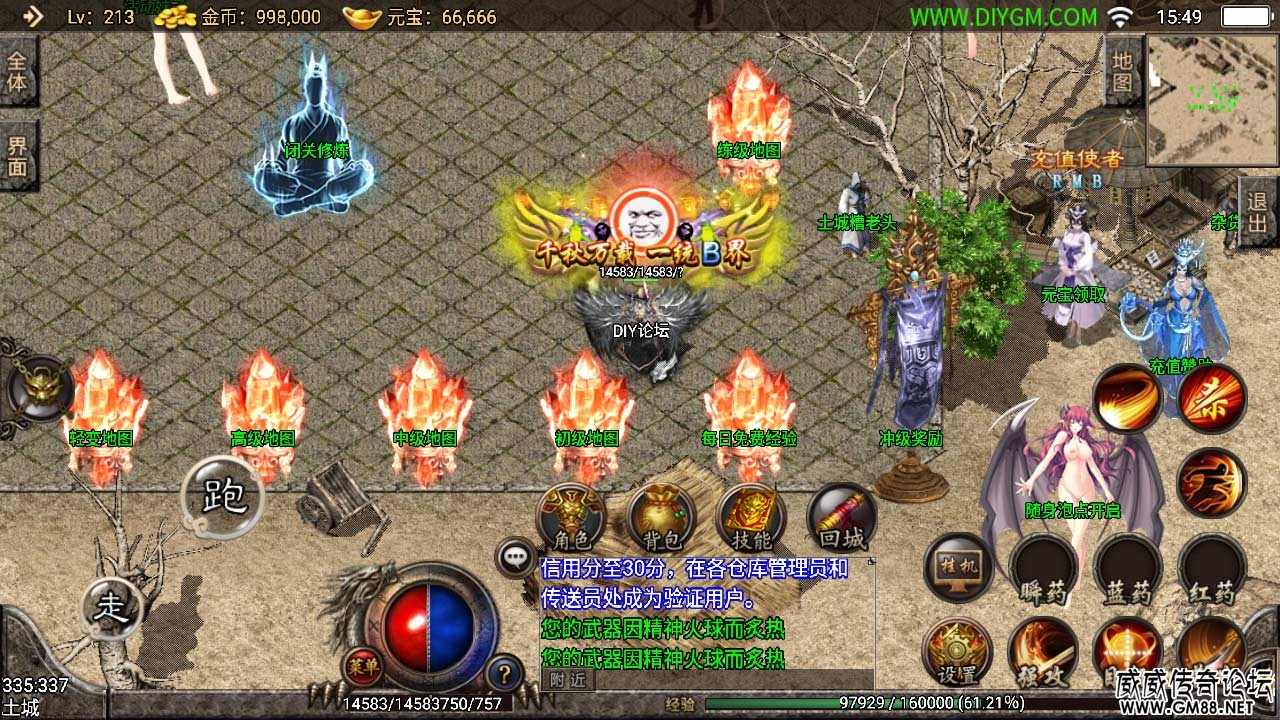The width and height of the screenshot is (1280, 720).
Task: Switch to the 全体 target mode tab
Action: [x=18, y=70]
